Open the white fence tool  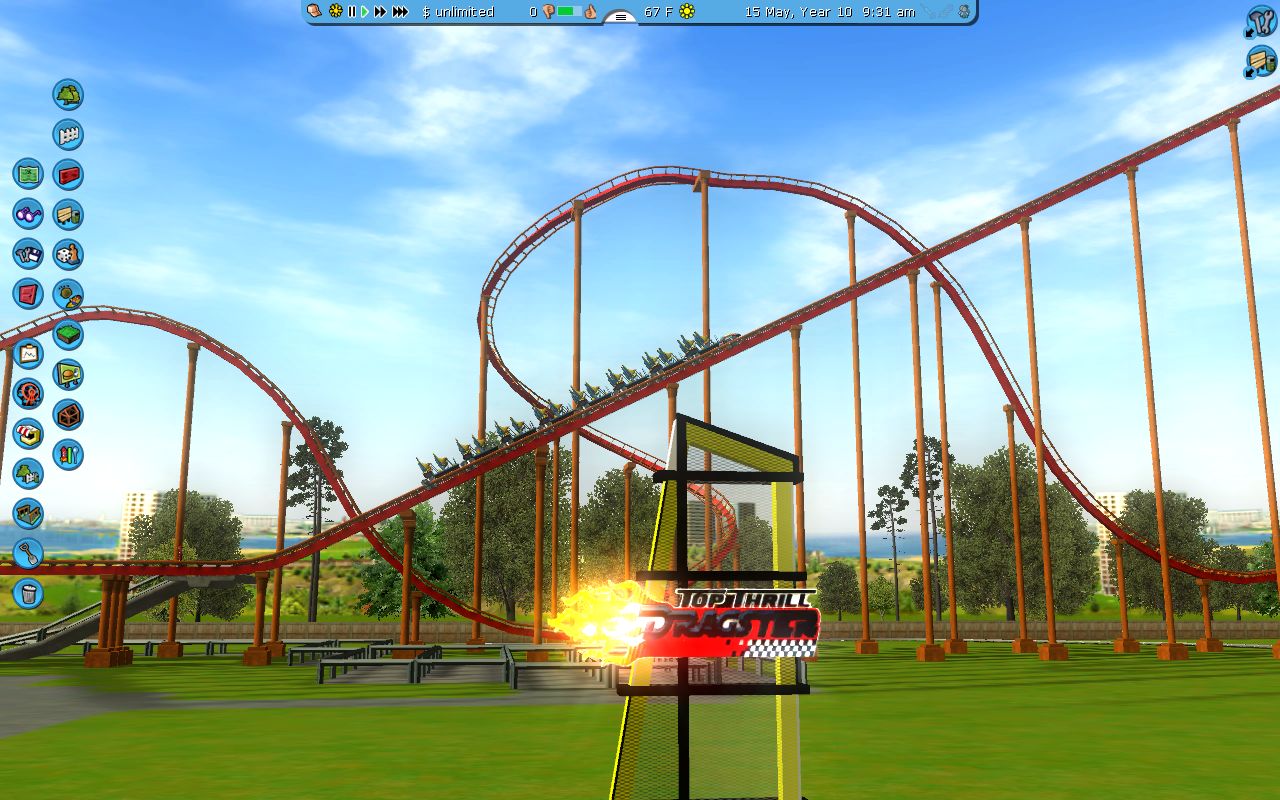point(68,135)
